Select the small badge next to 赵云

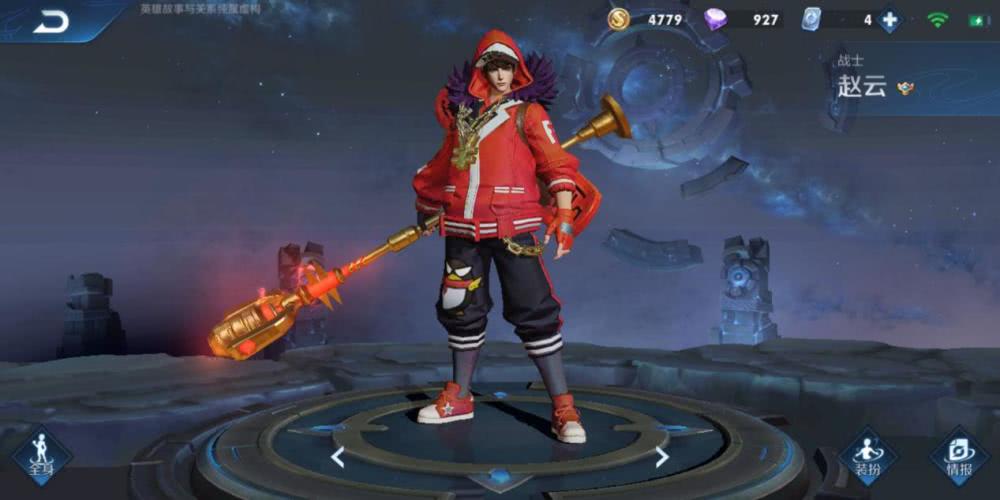pos(905,88)
